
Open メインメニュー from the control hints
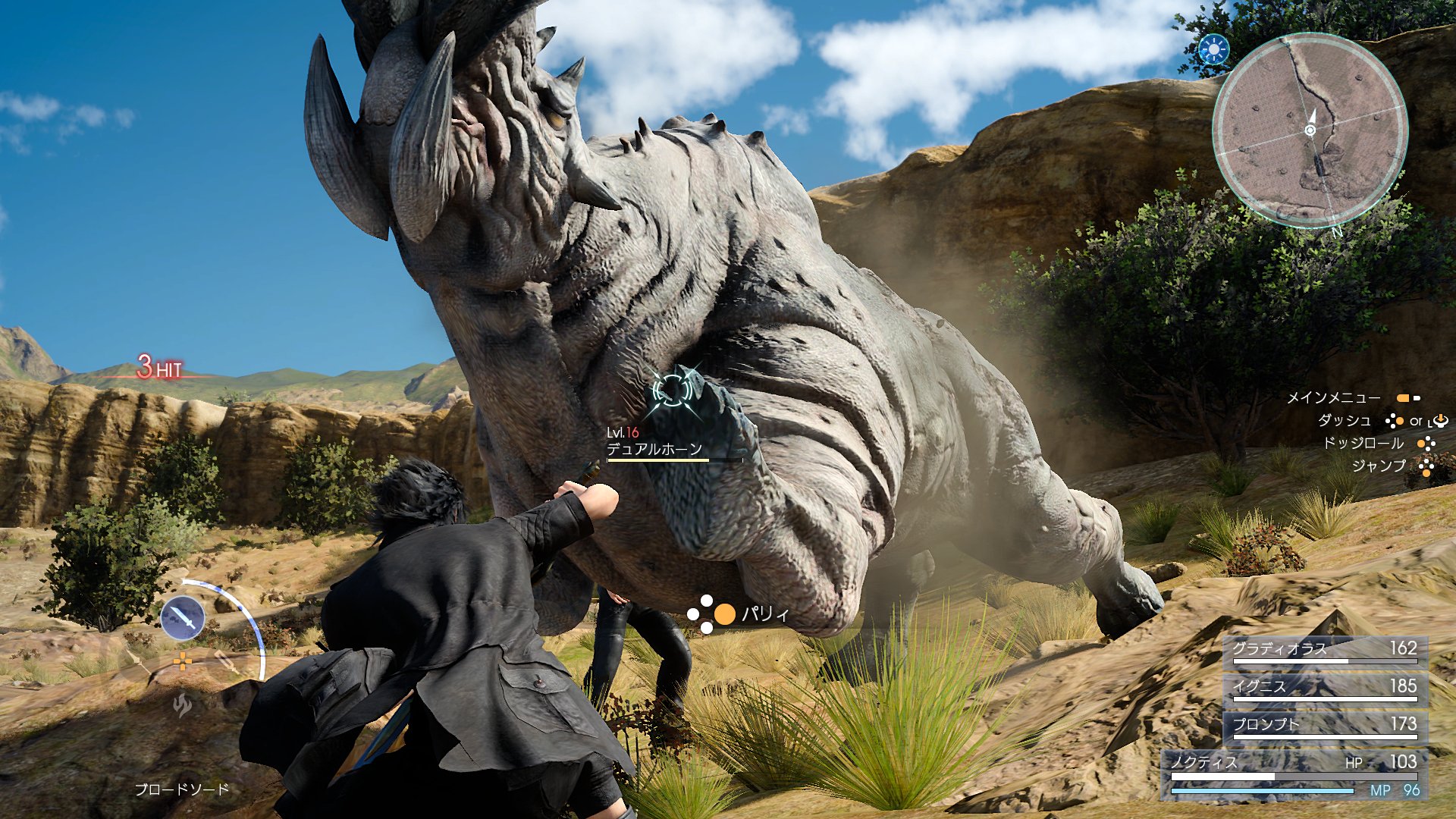tap(1336, 397)
